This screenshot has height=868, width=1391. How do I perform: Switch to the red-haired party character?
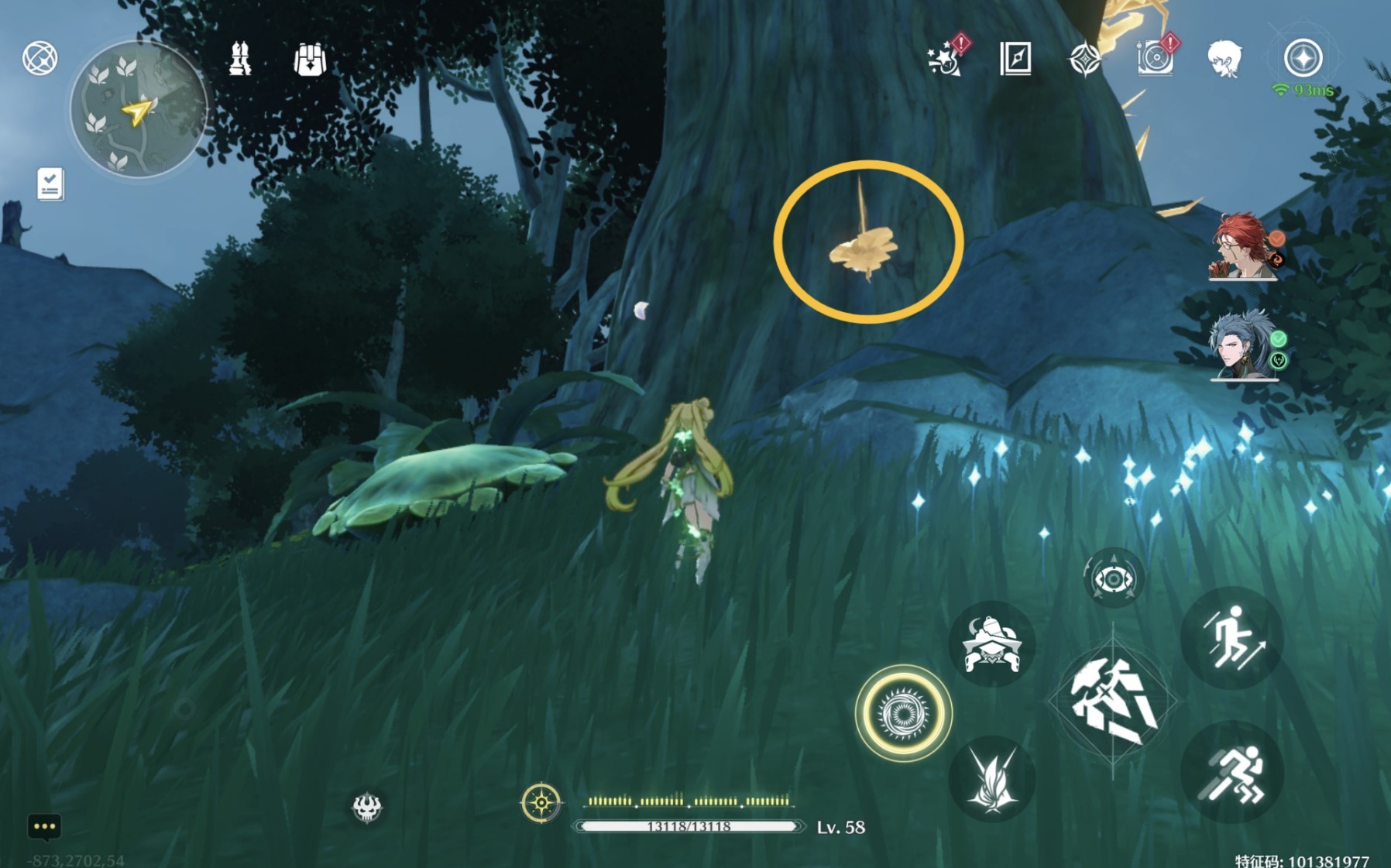[1242, 247]
